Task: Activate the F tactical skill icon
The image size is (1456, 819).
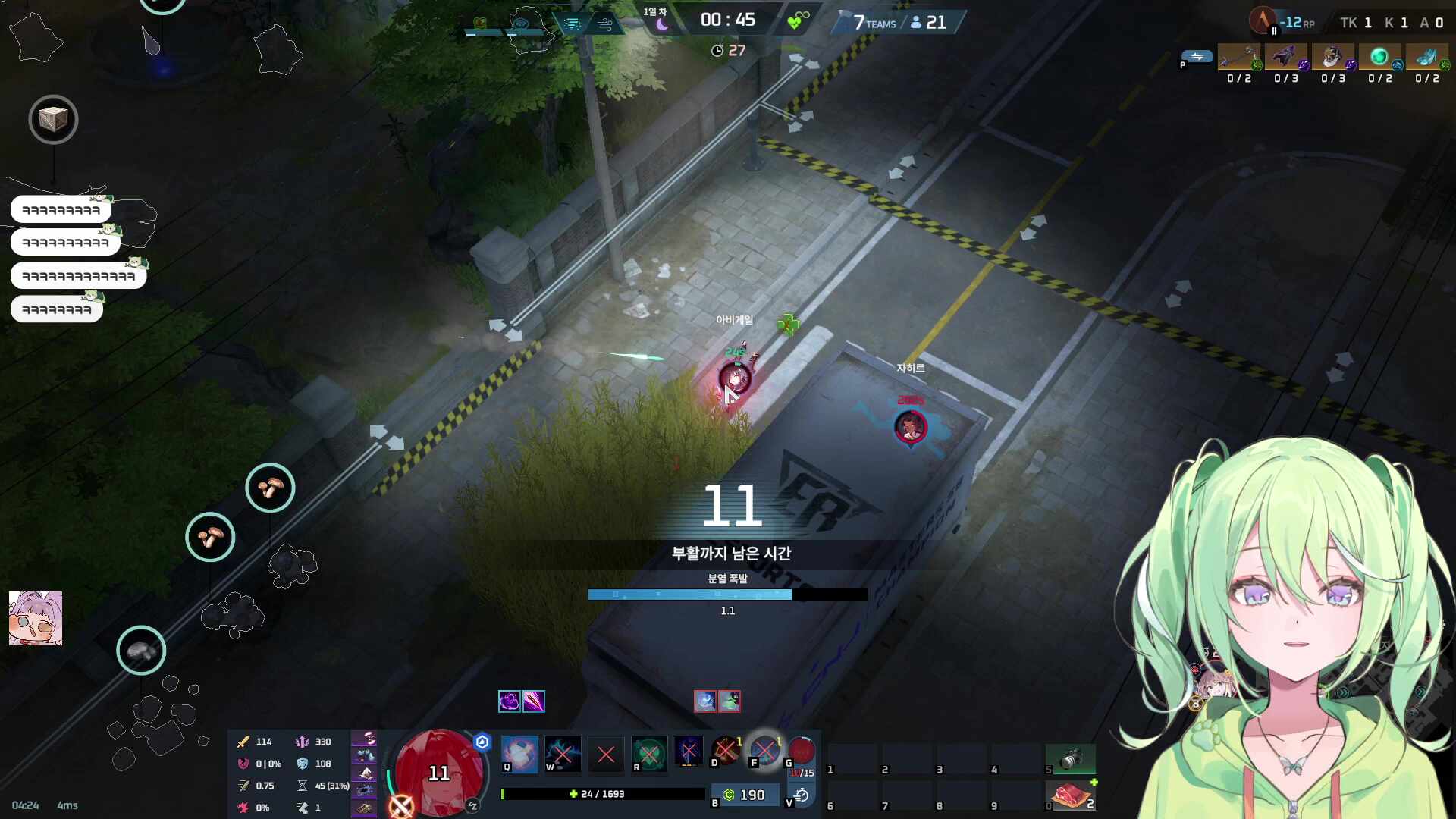Action: point(764,751)
